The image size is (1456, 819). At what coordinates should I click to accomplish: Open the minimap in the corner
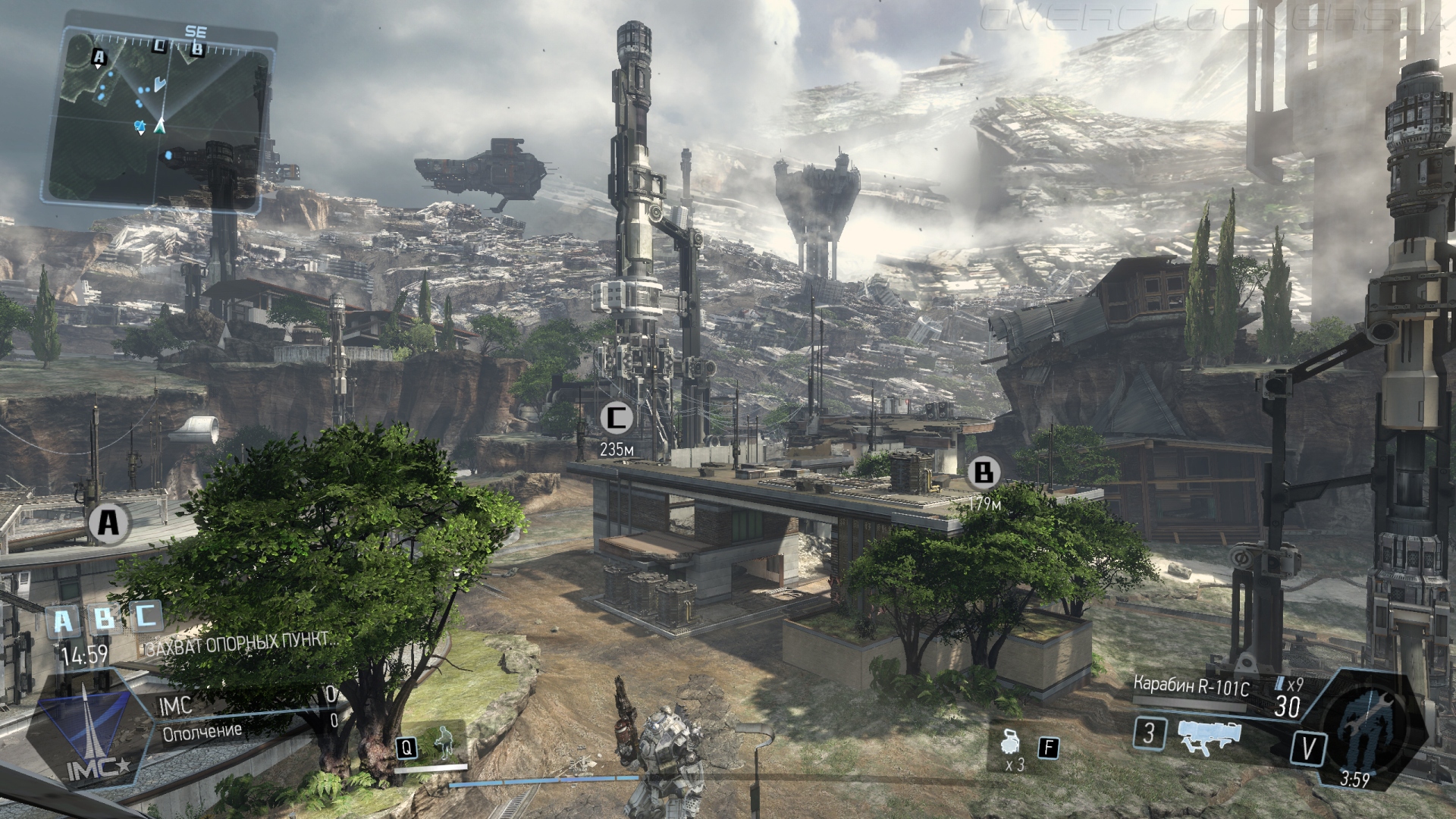click(x=159, y=118)
